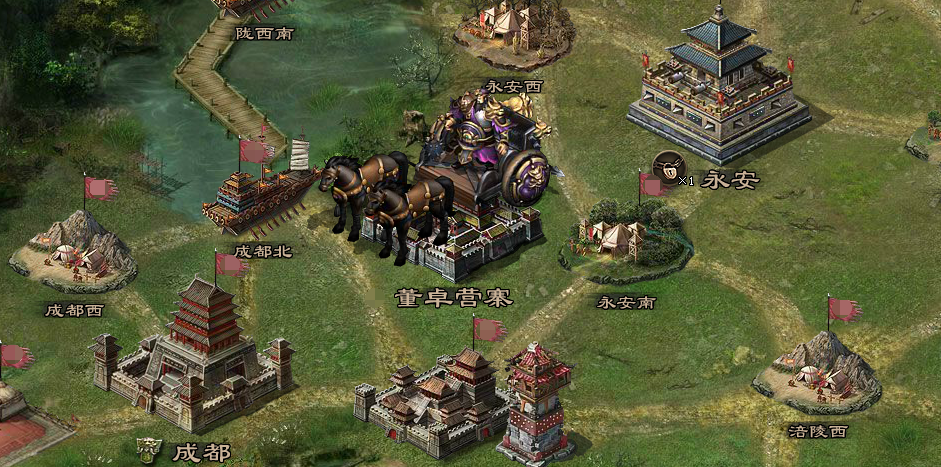
Task: Choose the 成都西 mountain camp
Action: 74,251
